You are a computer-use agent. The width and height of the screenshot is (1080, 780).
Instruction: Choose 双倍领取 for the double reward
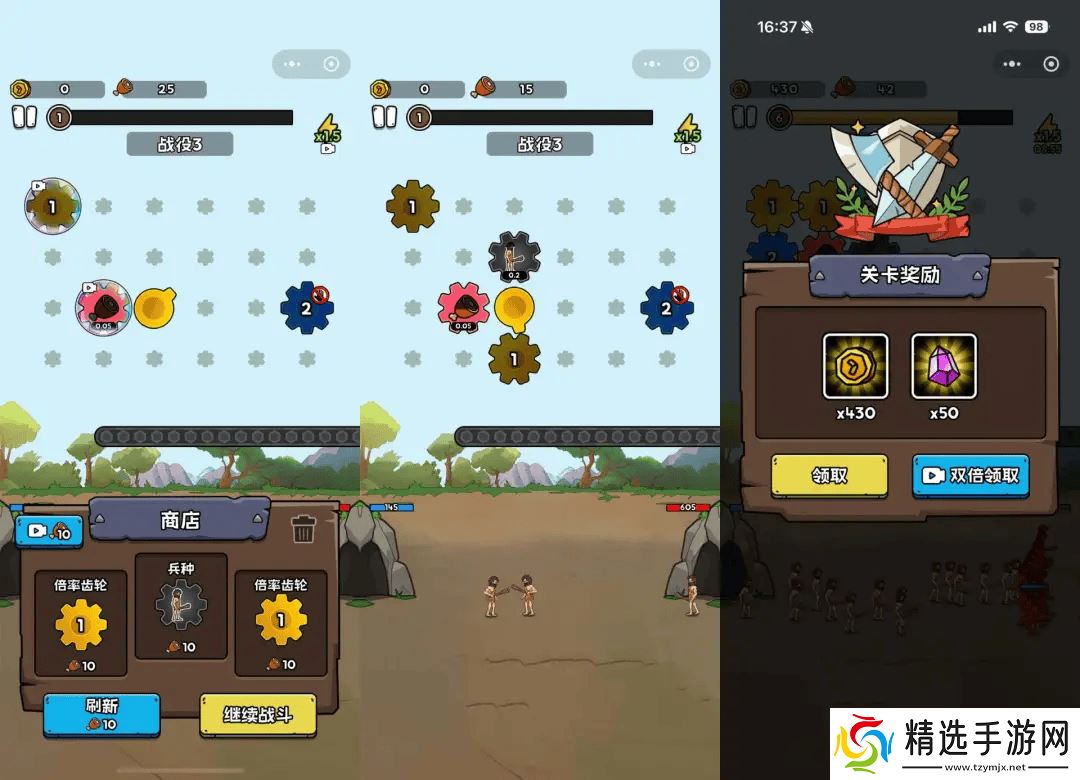click(x=970, y=476)
